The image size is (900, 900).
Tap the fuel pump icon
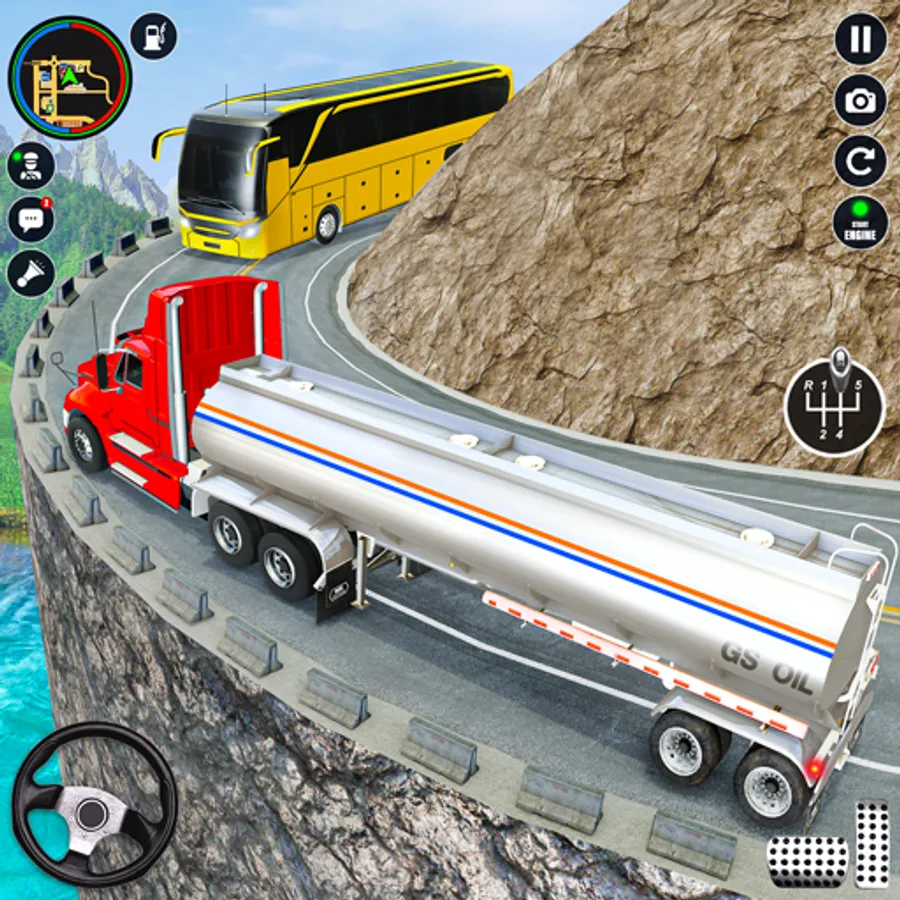(154, 36)
